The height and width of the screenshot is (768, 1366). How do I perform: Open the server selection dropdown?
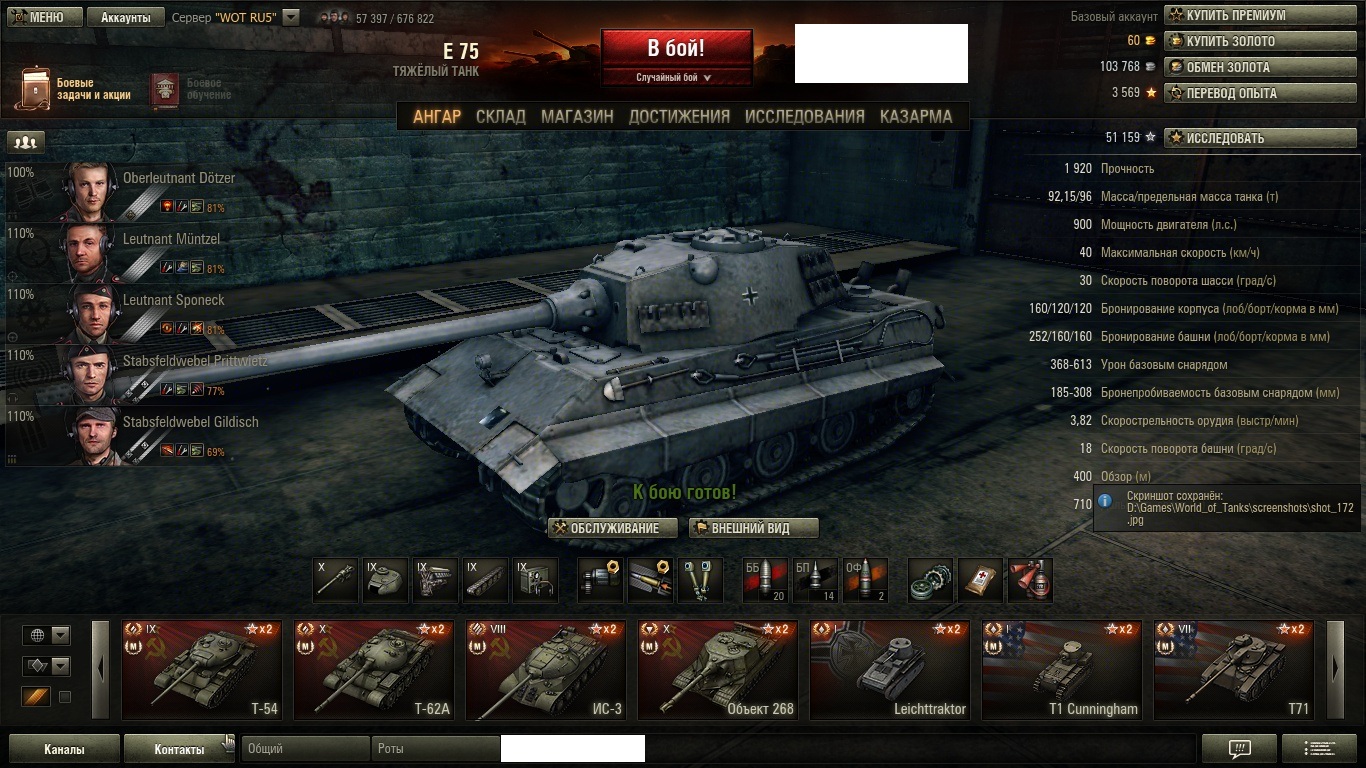click(x=290, y=17)
